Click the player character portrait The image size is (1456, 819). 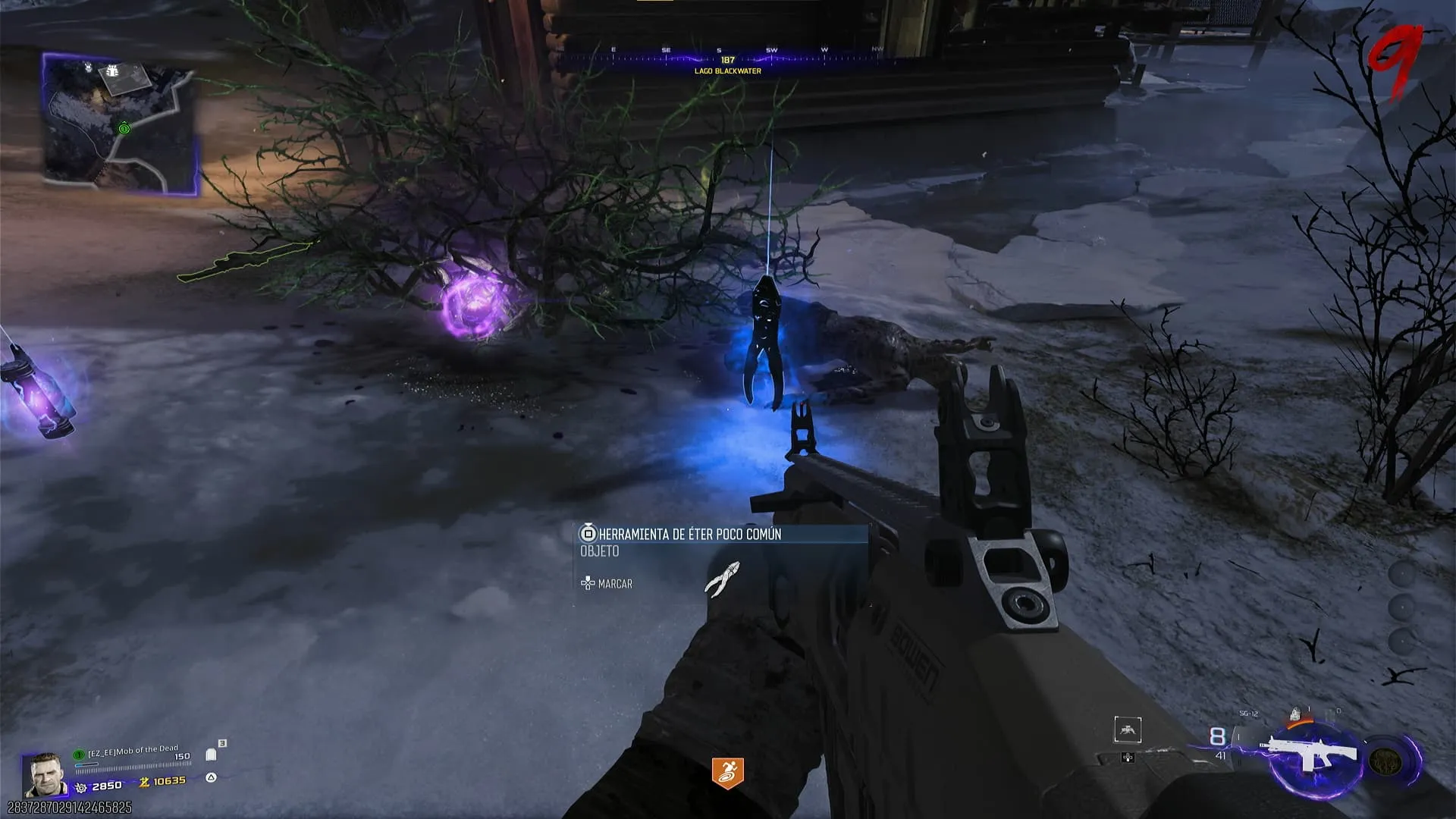click(x=45, y=776)
